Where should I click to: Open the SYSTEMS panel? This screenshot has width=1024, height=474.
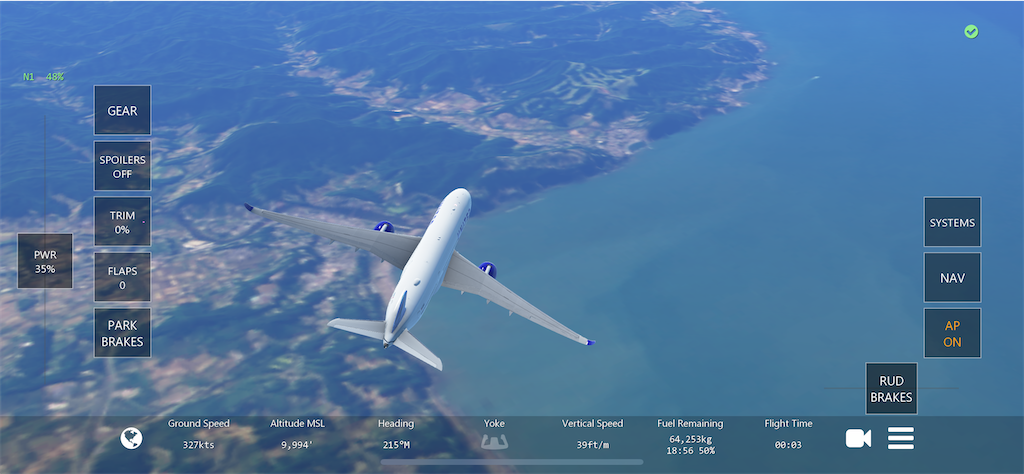(x=952, y=222)
